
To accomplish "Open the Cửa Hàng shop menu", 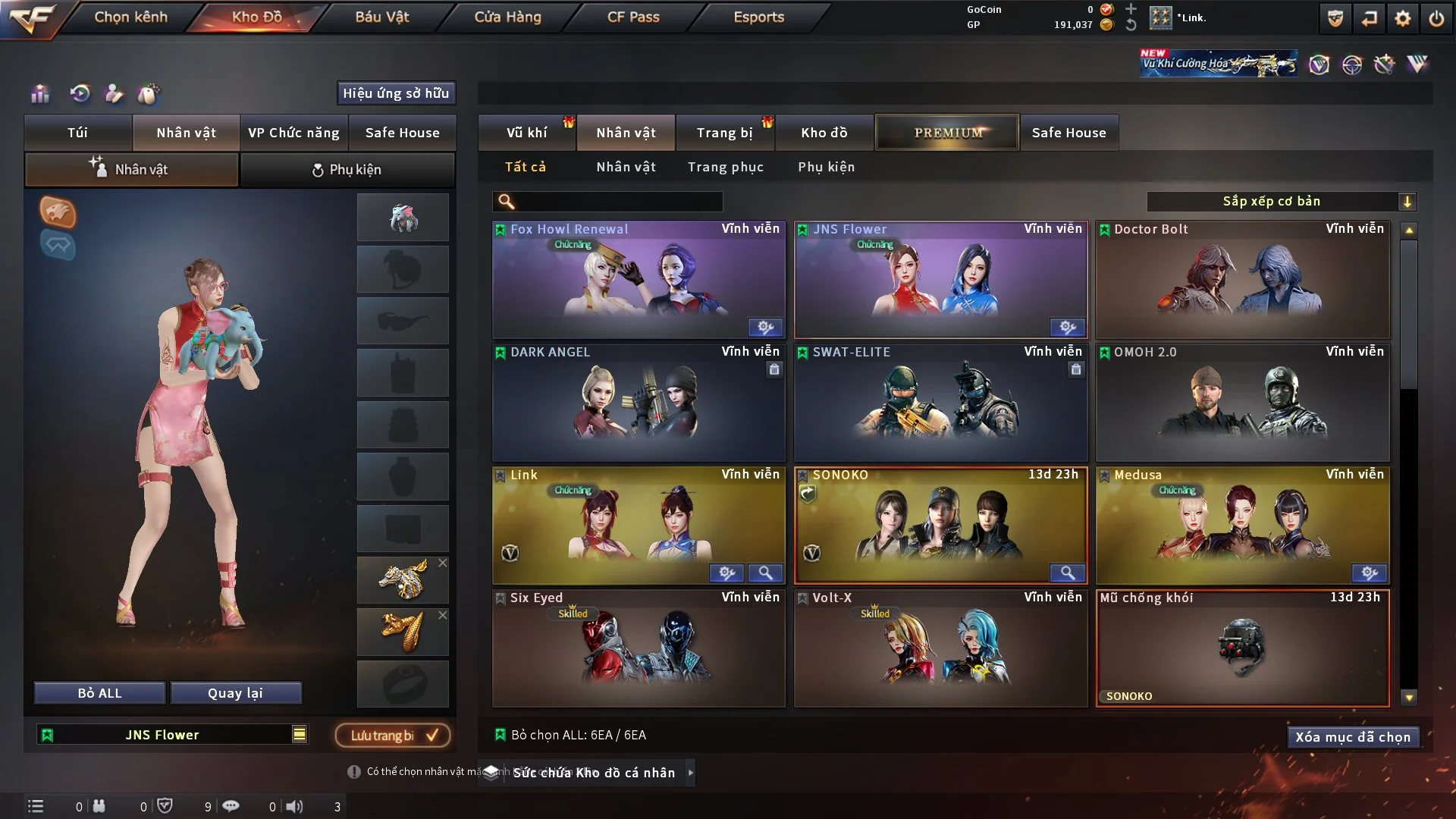I will [x=507, y=17].
